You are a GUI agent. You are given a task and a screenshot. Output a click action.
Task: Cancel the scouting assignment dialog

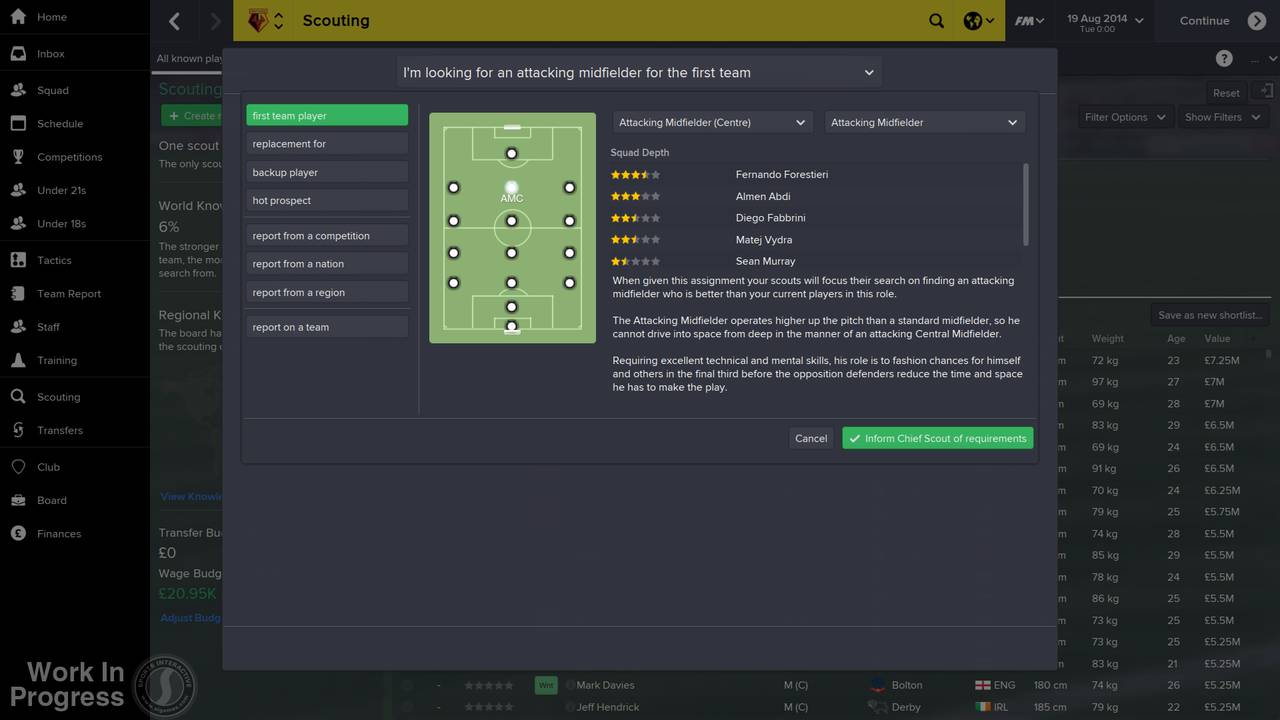tap(810, 438)
